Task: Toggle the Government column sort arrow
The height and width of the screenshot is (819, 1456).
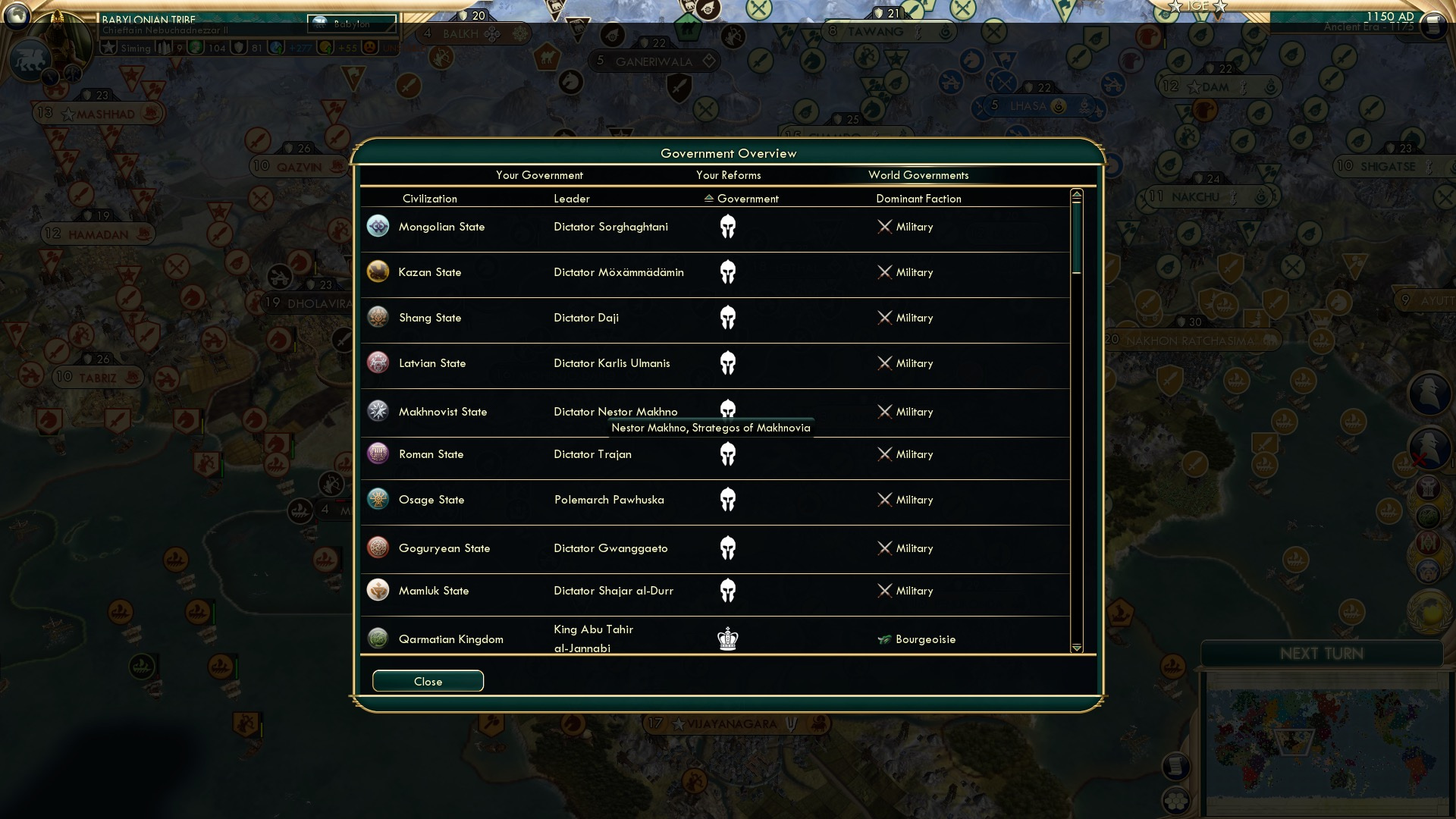Action: (x=708, y=198)
